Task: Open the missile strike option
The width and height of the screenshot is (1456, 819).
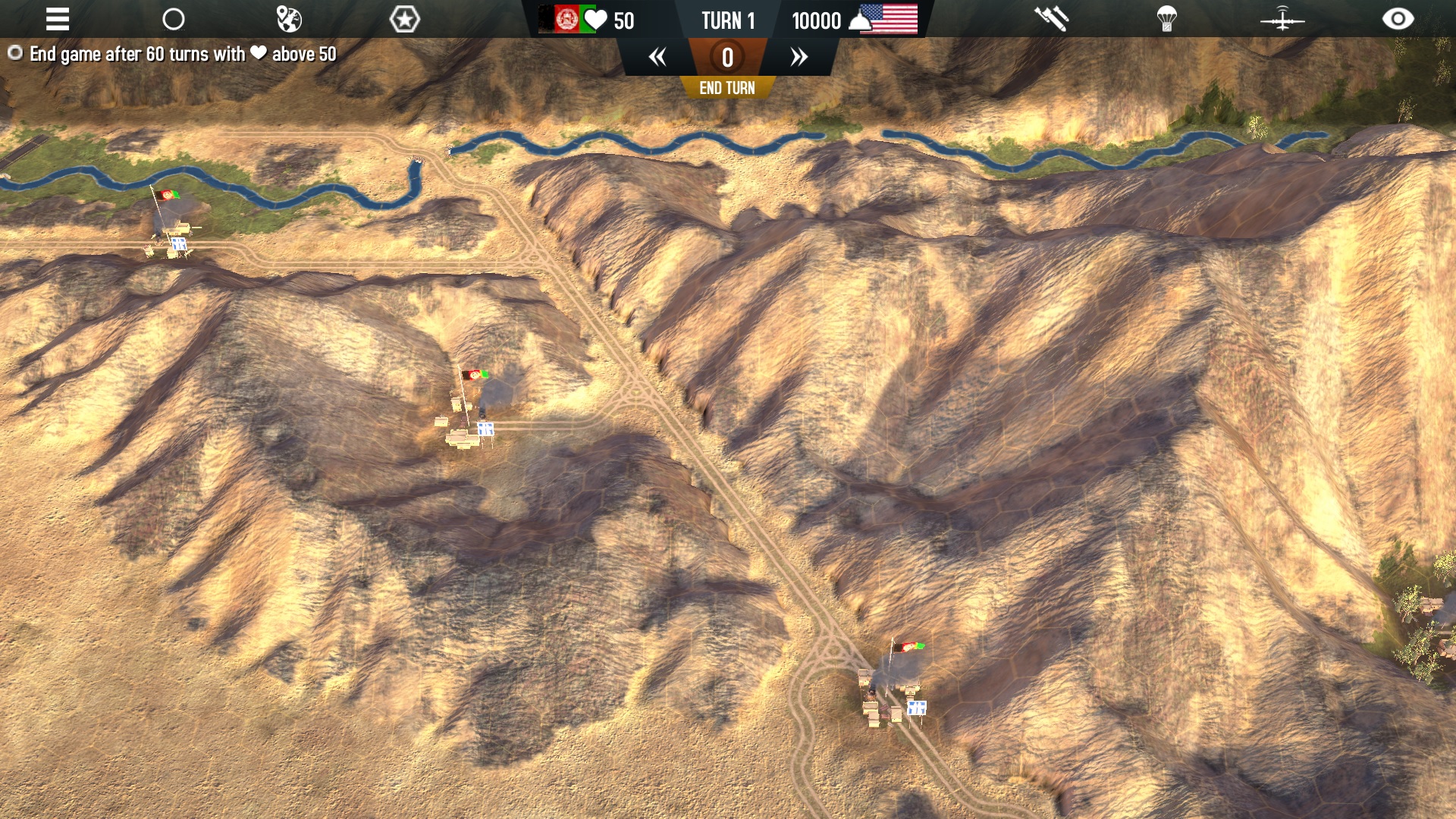Action: coord(1052,19)
